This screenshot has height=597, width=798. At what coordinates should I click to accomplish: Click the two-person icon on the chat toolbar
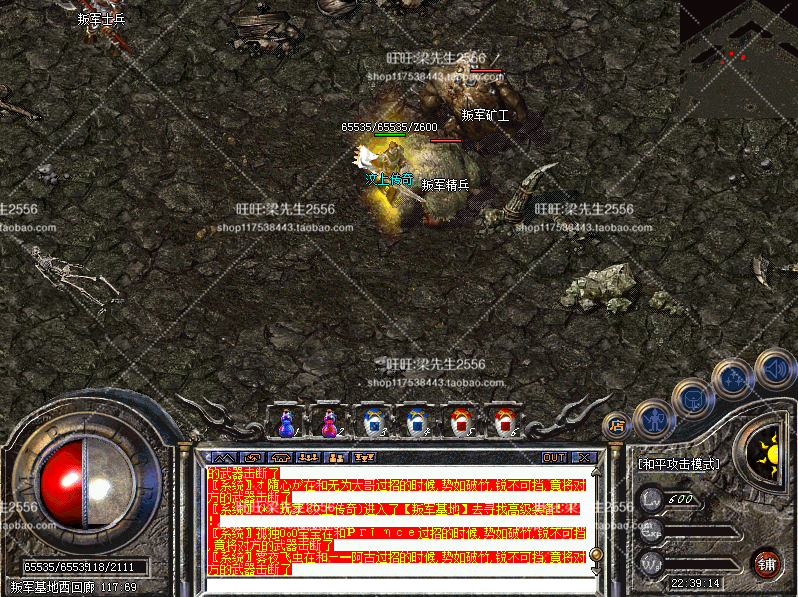336,457
